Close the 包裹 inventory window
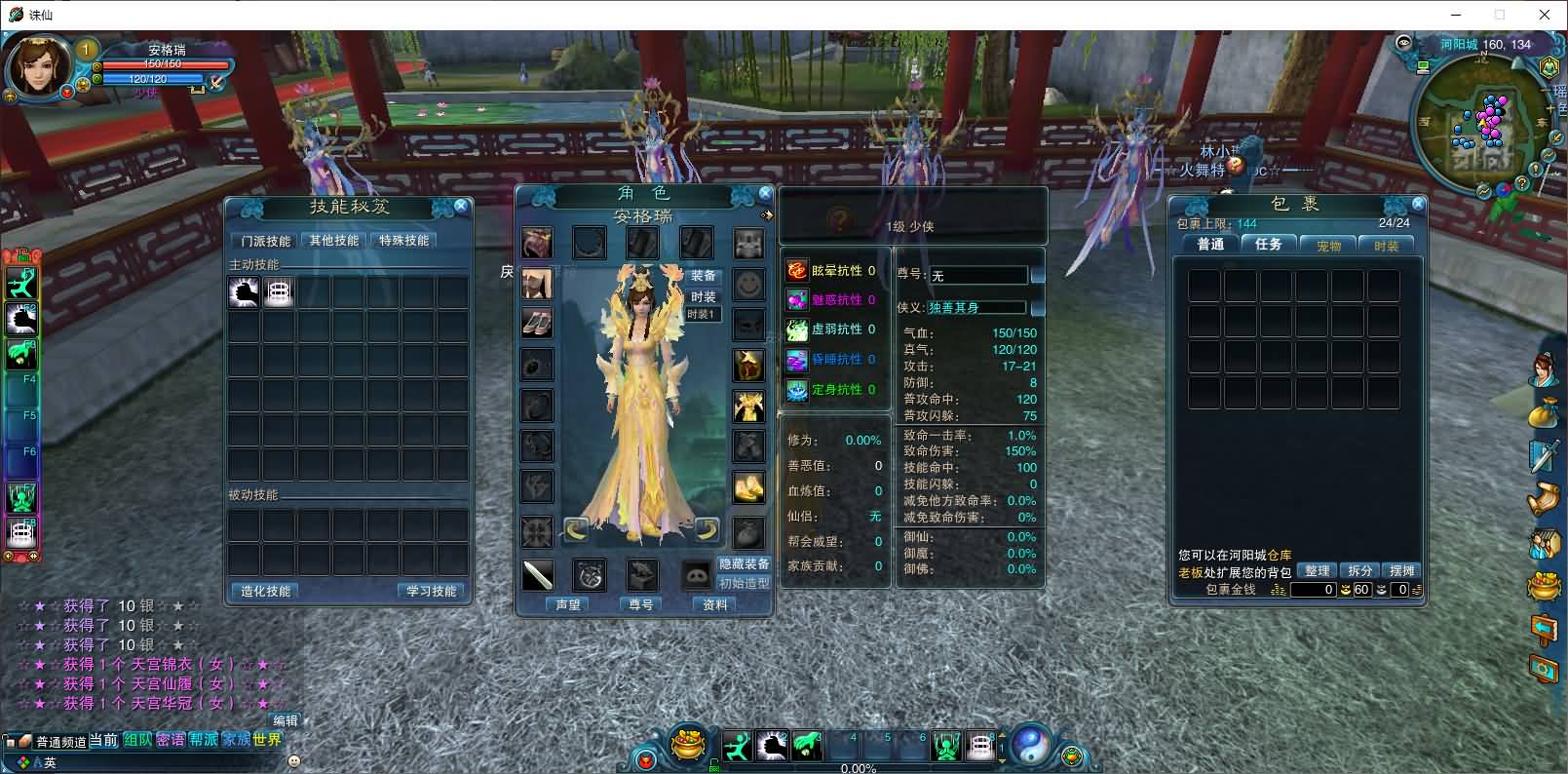The width and height of the screenshot is (1568, 774). [1418, 204]
